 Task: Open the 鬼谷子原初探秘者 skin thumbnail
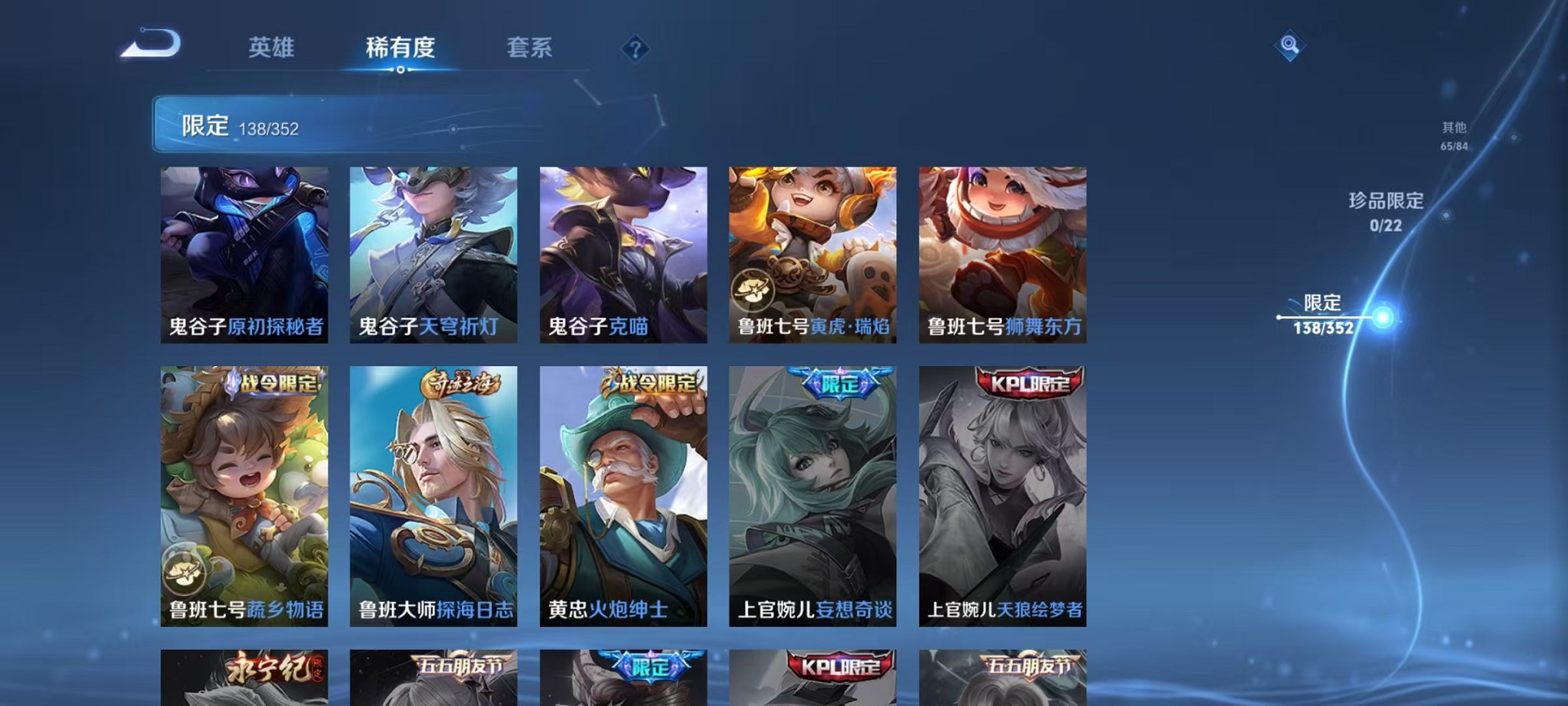[244, 254]
